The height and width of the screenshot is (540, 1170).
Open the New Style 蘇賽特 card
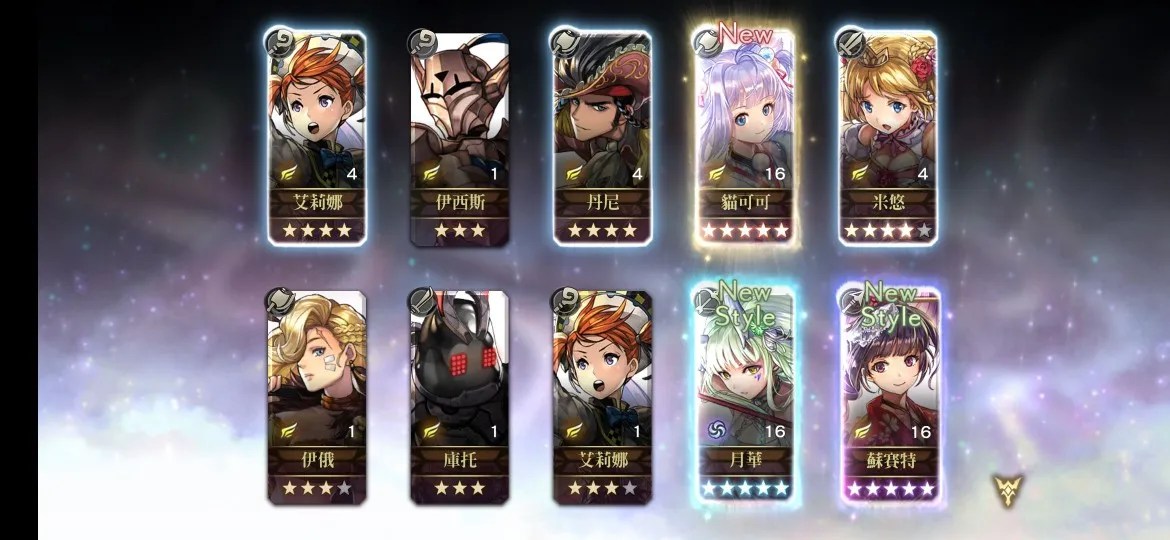click(x=888, y=397)
